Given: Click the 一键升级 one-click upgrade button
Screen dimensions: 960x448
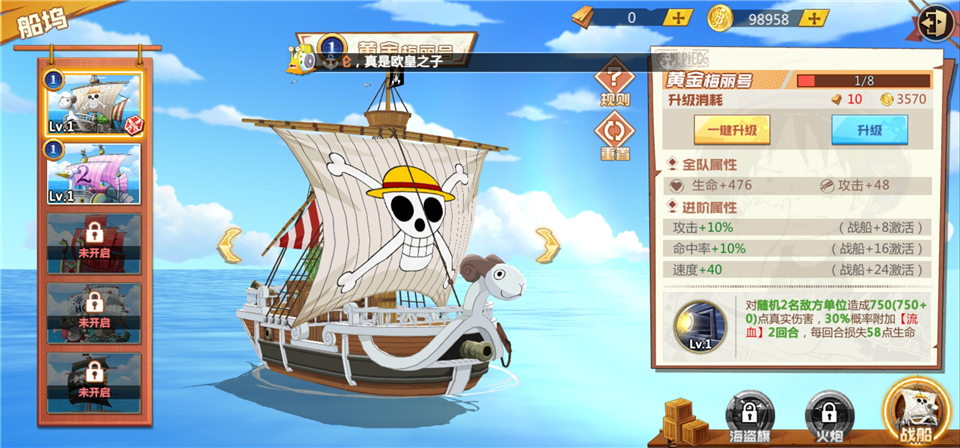Looking at the screenshot, I should pos(734,131).
